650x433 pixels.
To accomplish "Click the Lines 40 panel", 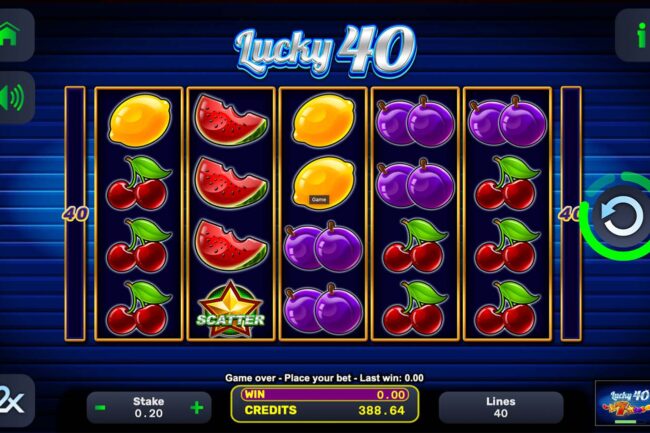I will (500, 407).
